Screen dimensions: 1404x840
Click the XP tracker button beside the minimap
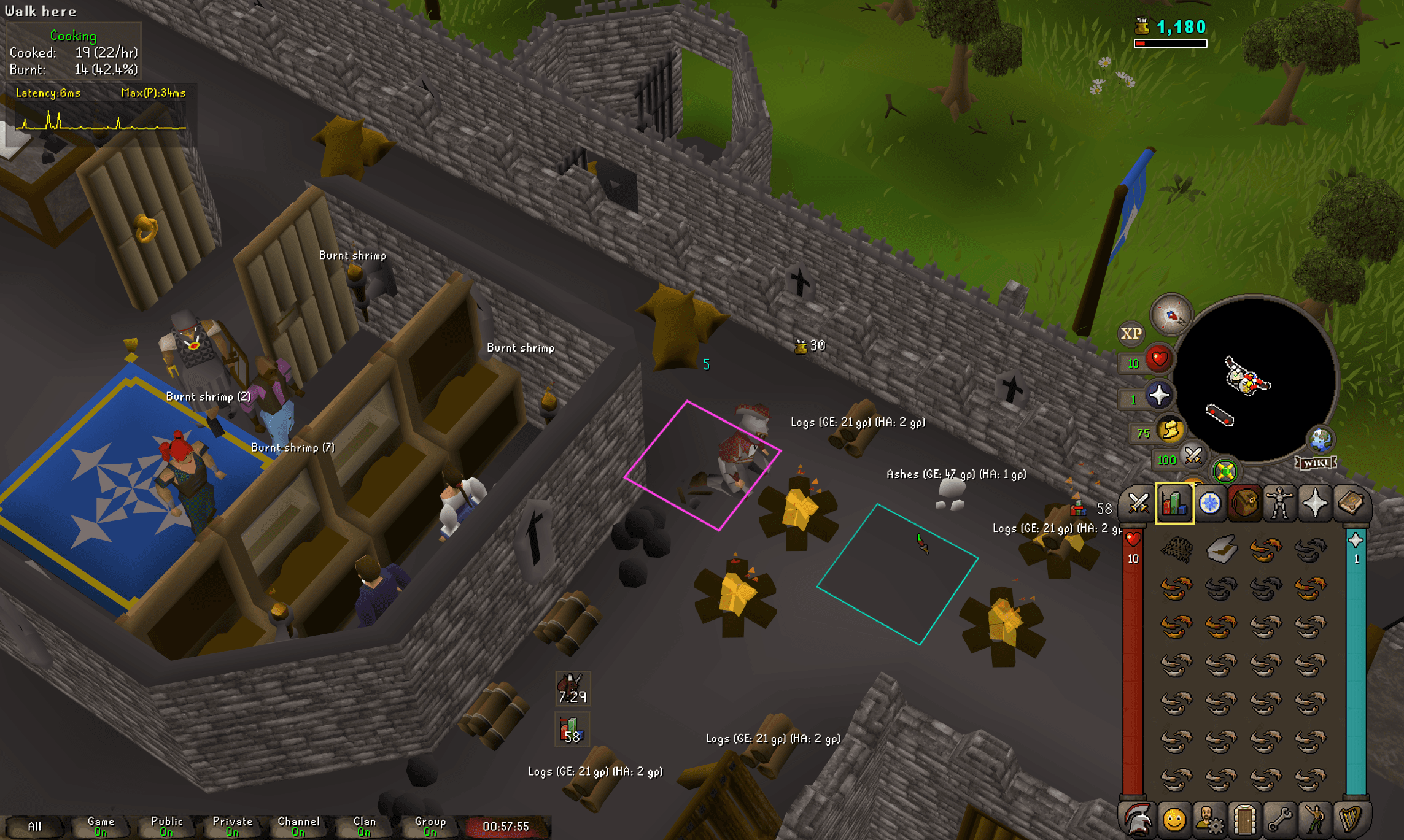(1131, 334)
